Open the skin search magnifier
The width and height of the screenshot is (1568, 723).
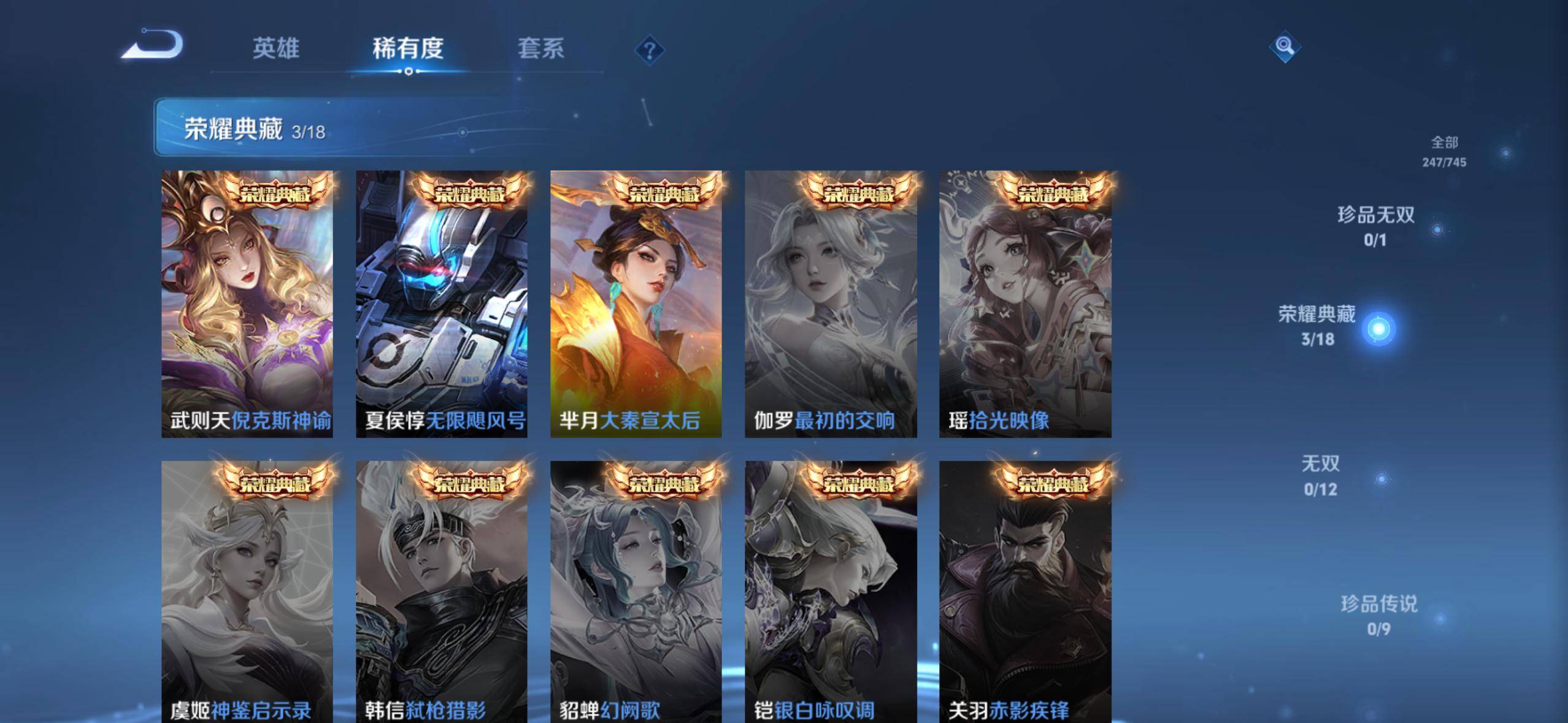click(x=1285, y=46)
